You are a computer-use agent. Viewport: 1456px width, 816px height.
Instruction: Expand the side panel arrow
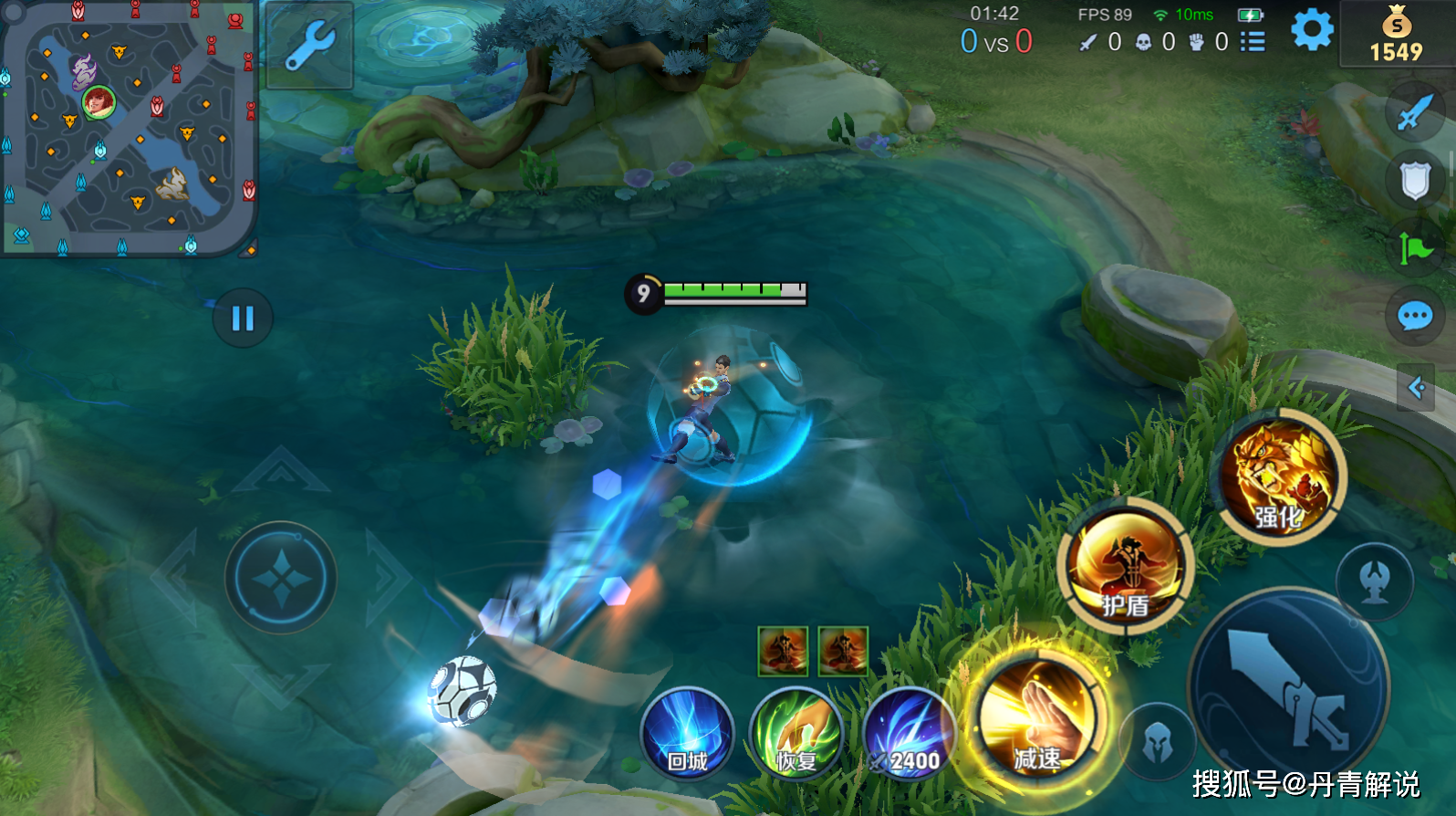click(1416, 388)
